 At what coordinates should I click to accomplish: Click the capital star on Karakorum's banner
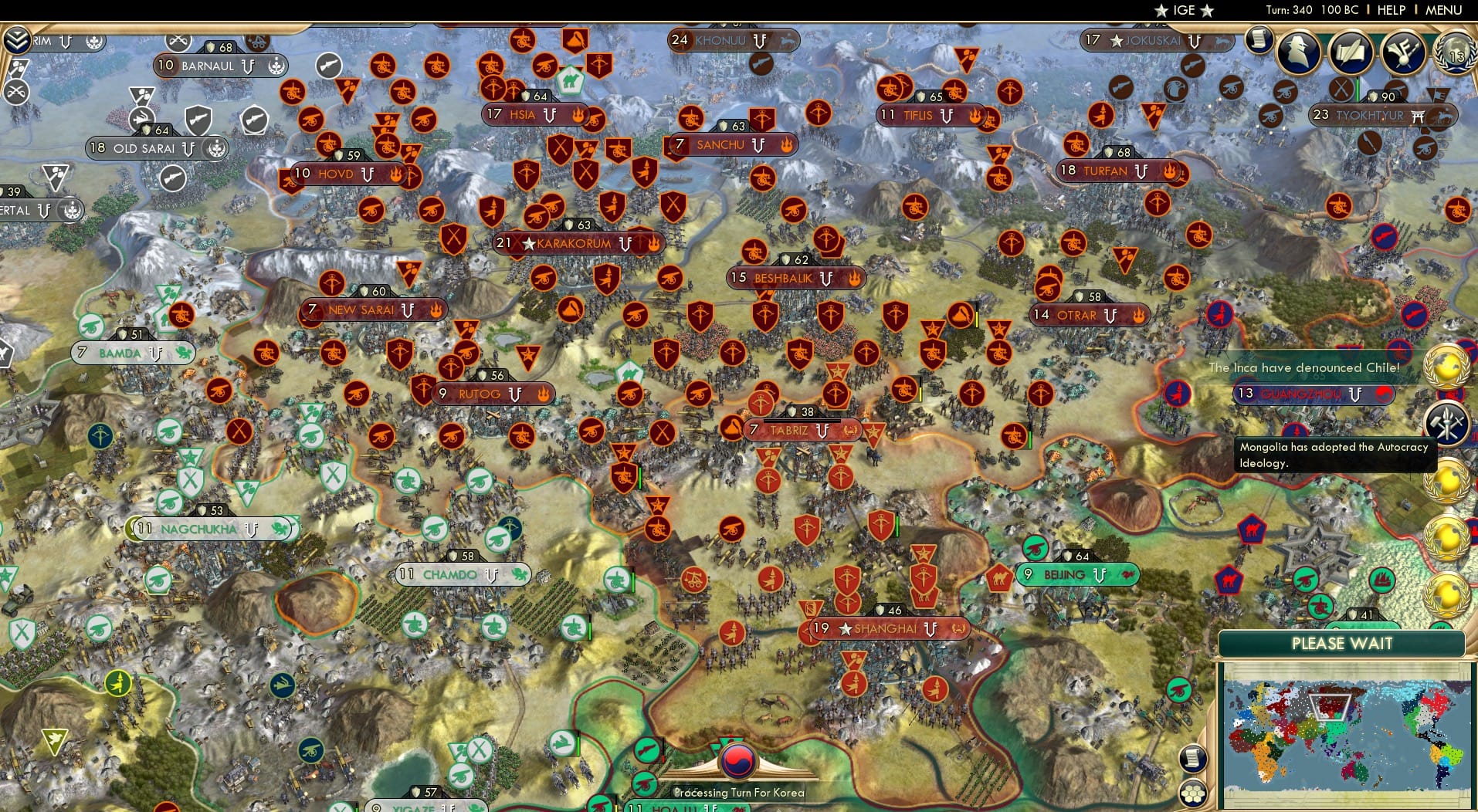pos(528,242)
